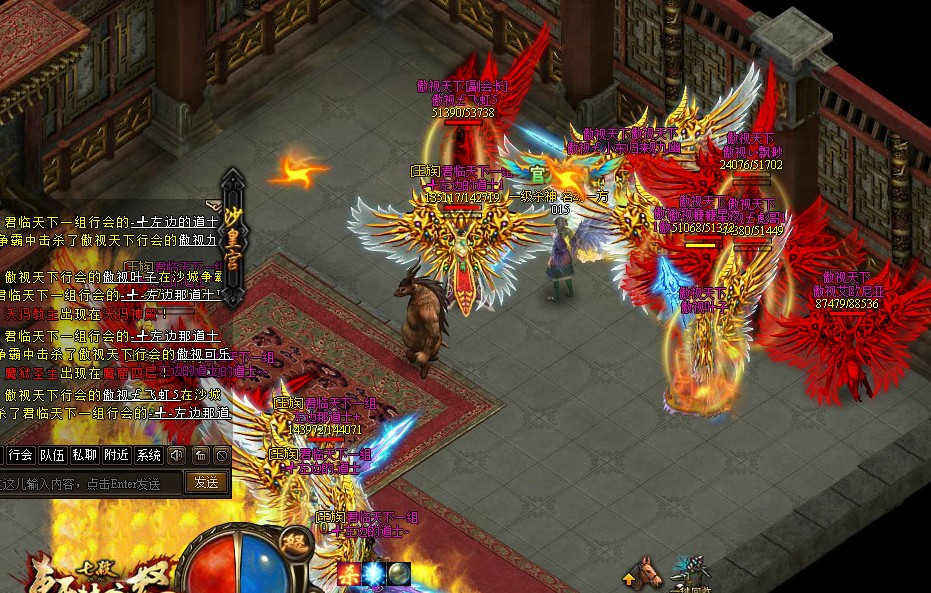
Task: Open the 队伍 team chat tab
Action: point(53,455)
